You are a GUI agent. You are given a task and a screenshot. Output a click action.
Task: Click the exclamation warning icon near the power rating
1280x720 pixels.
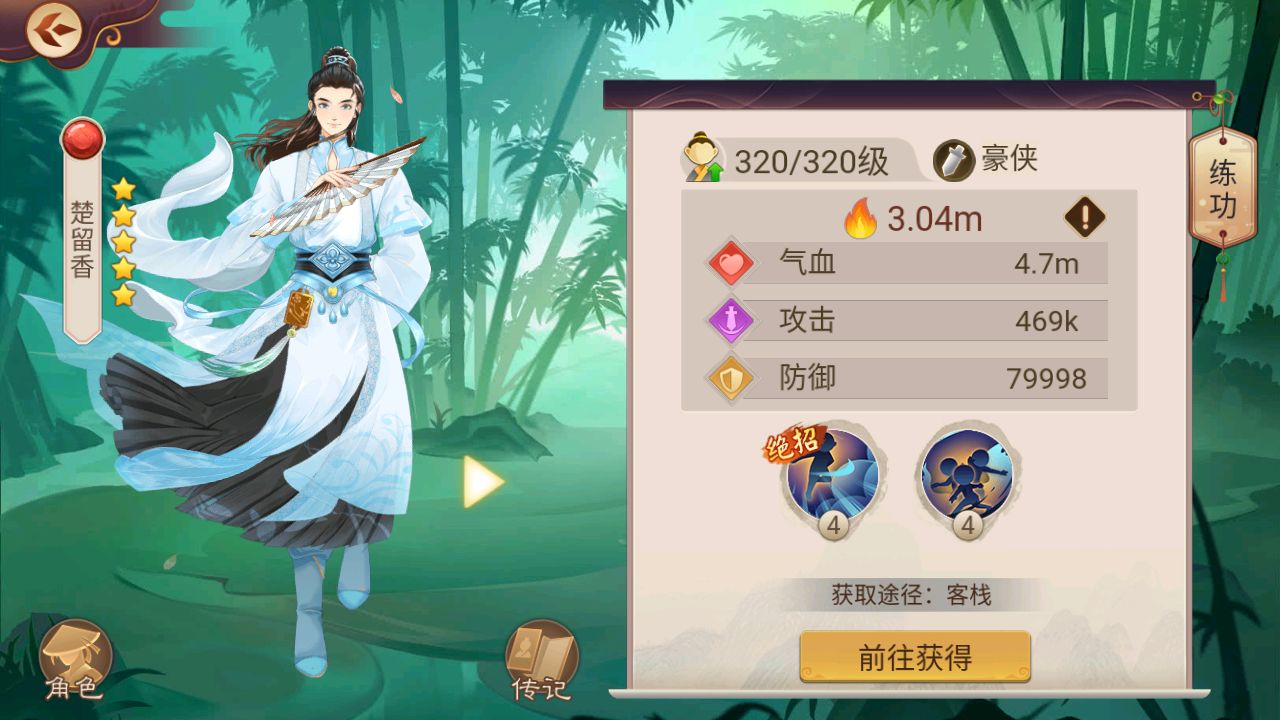click(x=1083, y=219)
